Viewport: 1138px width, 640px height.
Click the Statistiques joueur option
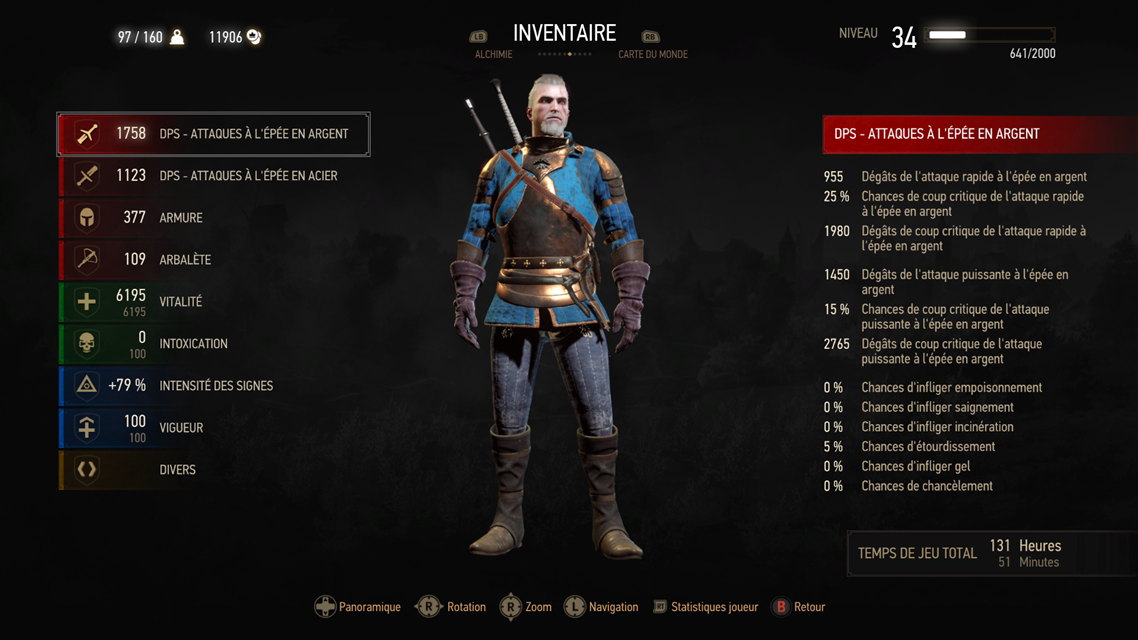tap(714, 607)
